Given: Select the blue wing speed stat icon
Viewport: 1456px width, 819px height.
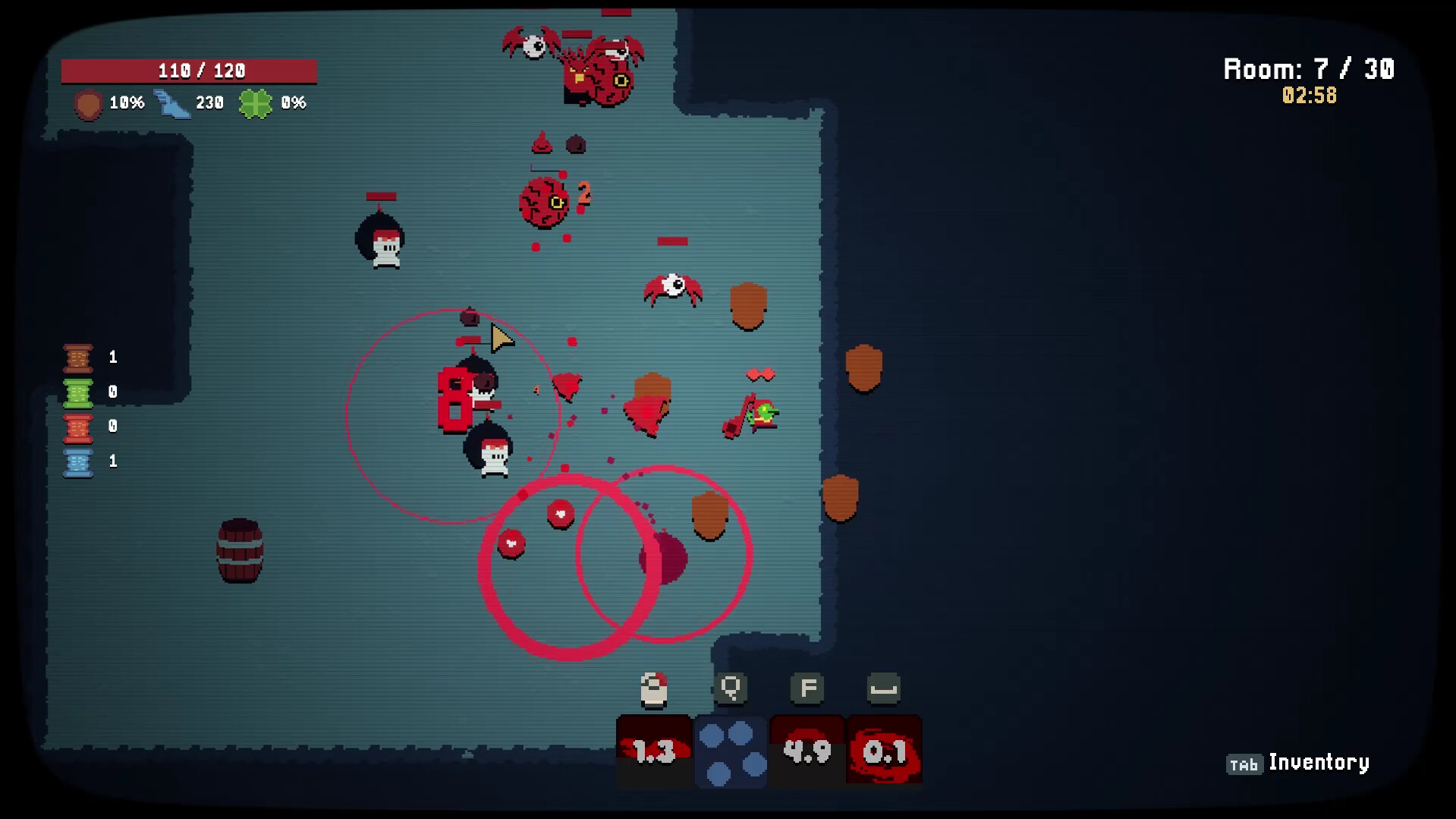Looking at the screenshot, I should coord(173,103).
